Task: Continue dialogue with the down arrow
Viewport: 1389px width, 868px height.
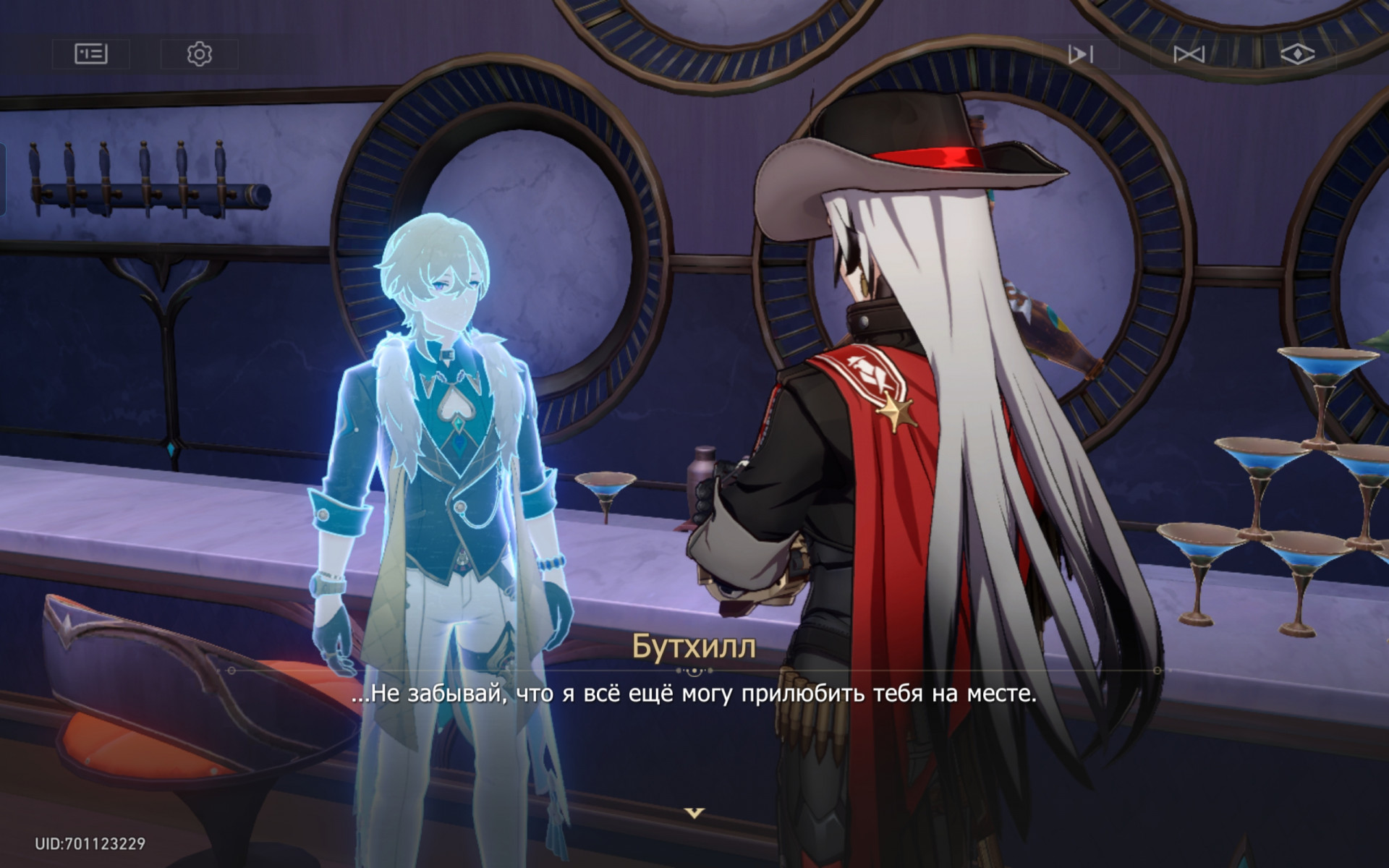Action: [694, 813]
